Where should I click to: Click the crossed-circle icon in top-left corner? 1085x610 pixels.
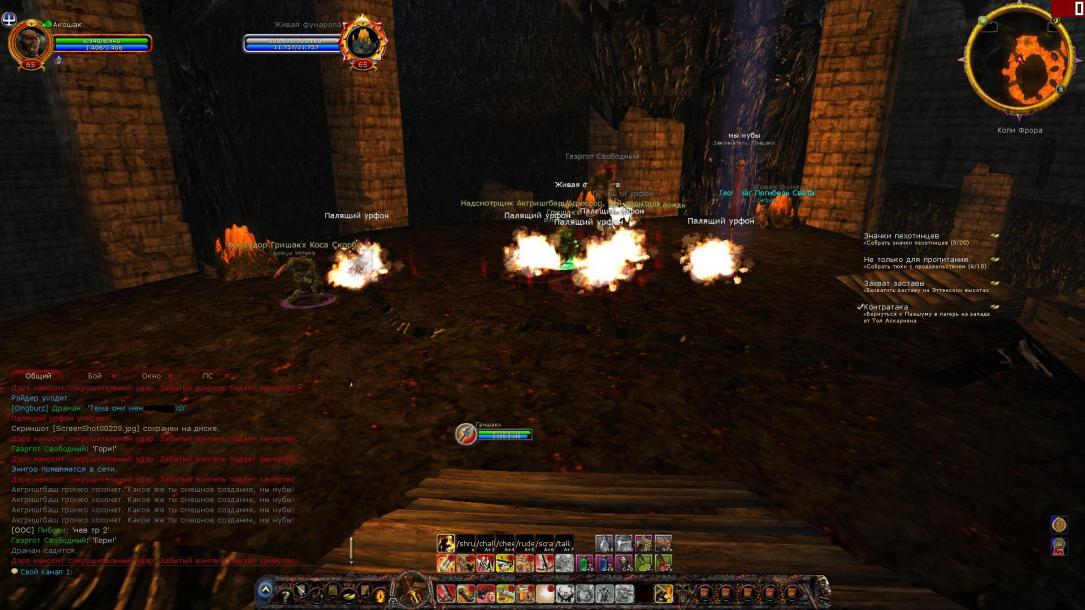tap(10, 17)
